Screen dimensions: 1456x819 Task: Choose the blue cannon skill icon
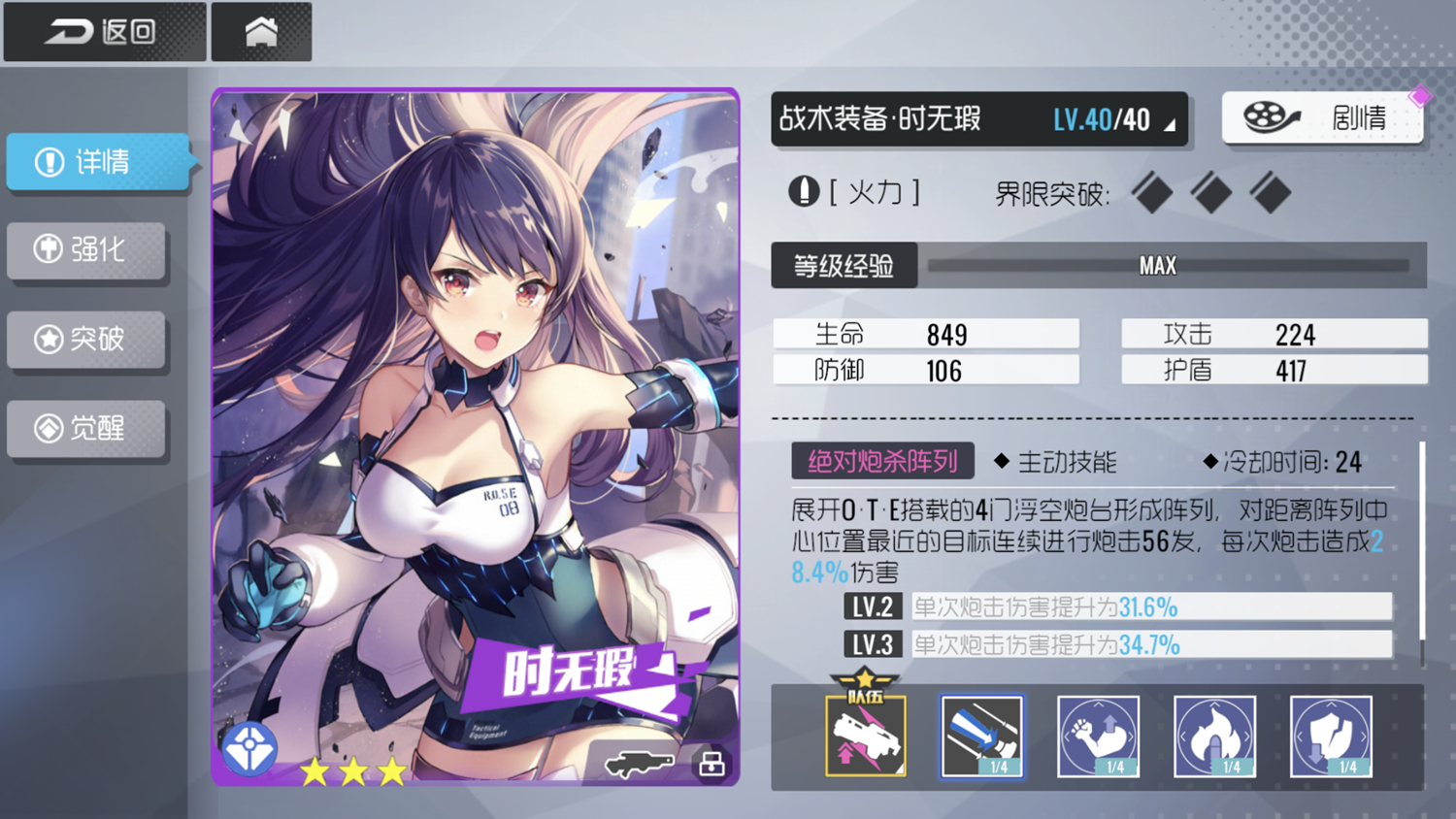pyautogui.click(x=981, y=736)
